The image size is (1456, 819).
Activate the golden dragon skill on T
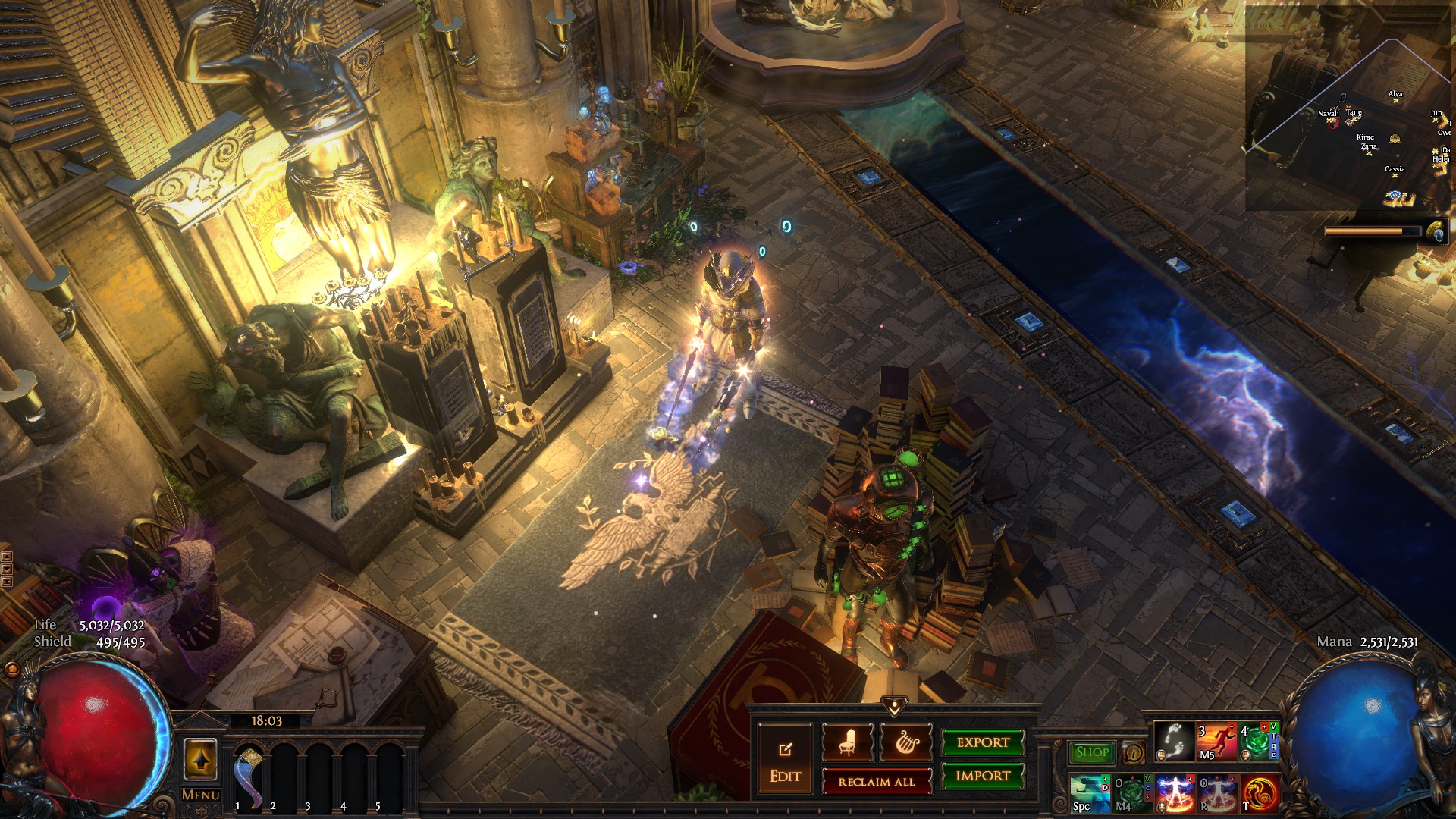[x=1259, y=793]
